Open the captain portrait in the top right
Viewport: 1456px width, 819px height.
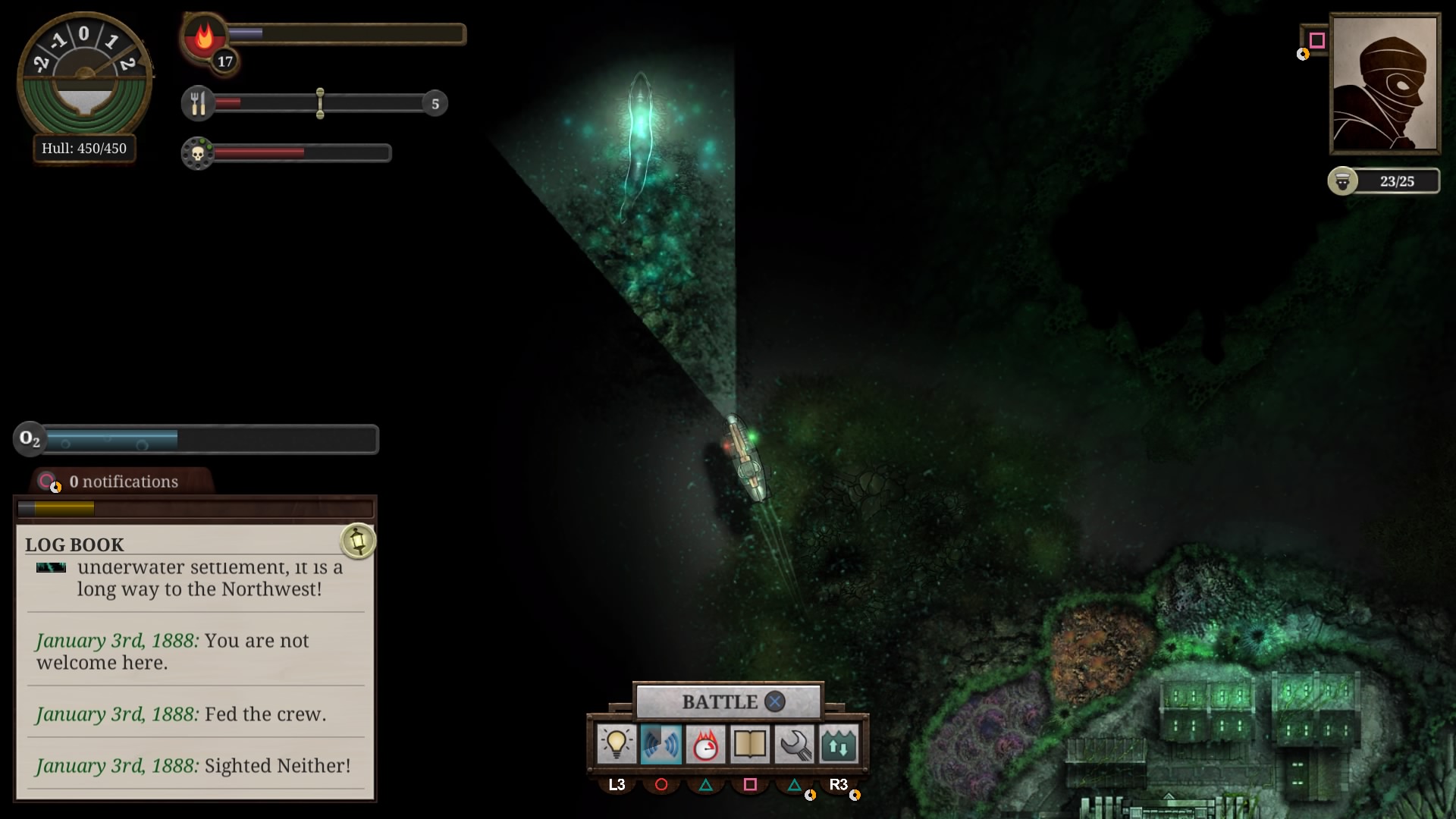point(1385,83)
